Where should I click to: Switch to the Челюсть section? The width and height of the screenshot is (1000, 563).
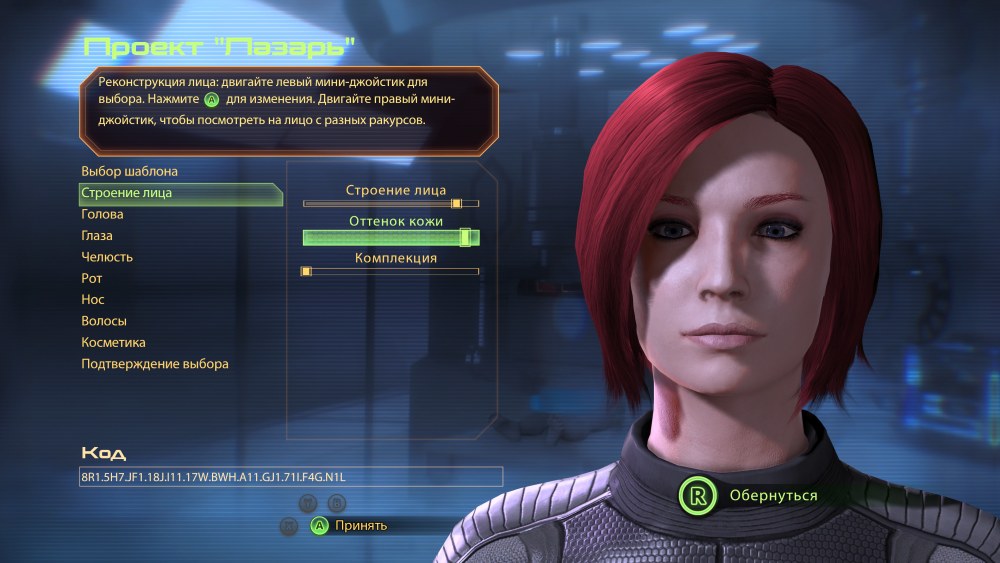coord(107,257)
